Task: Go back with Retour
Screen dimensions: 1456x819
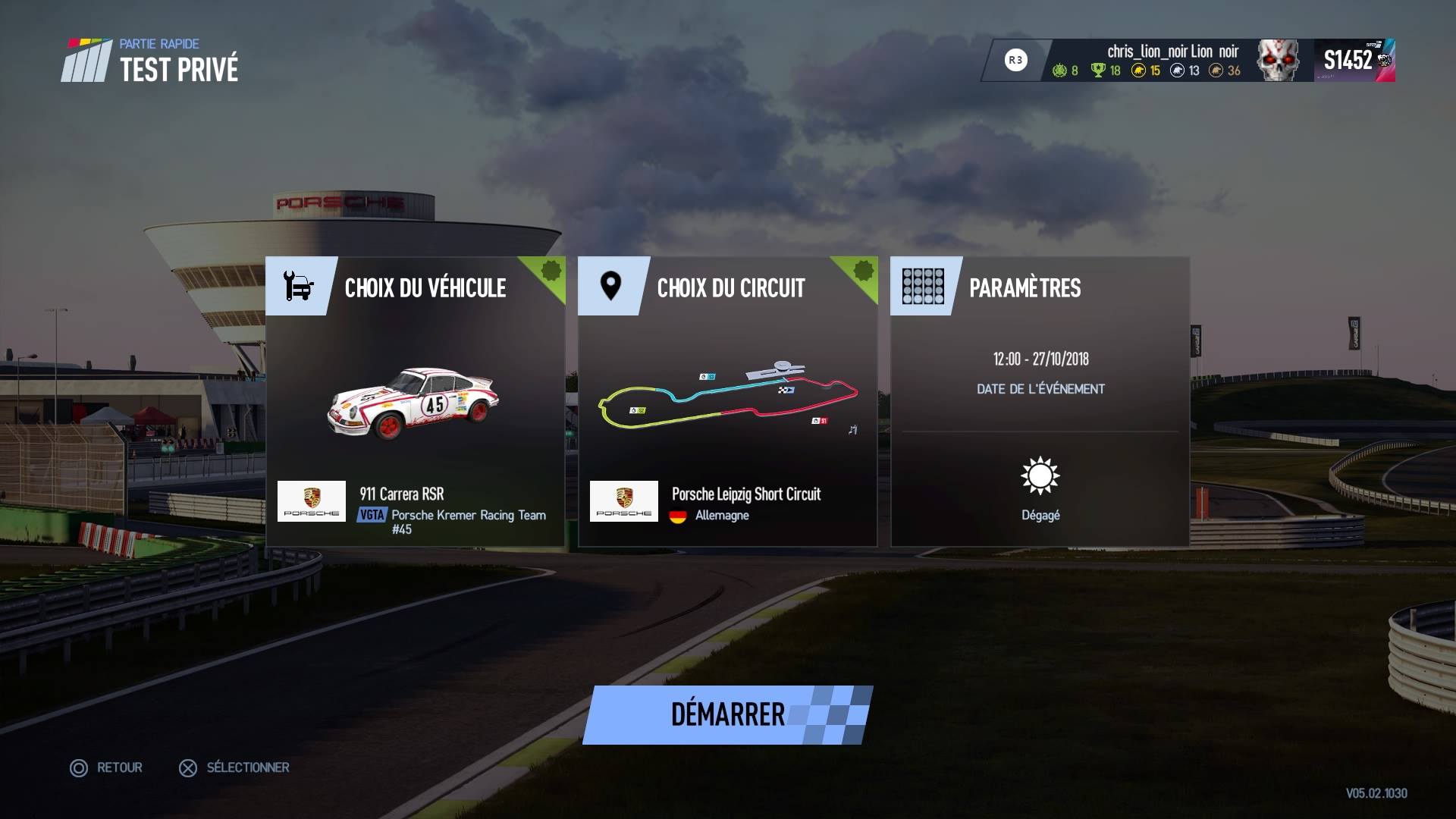Action: pos(107,767)
